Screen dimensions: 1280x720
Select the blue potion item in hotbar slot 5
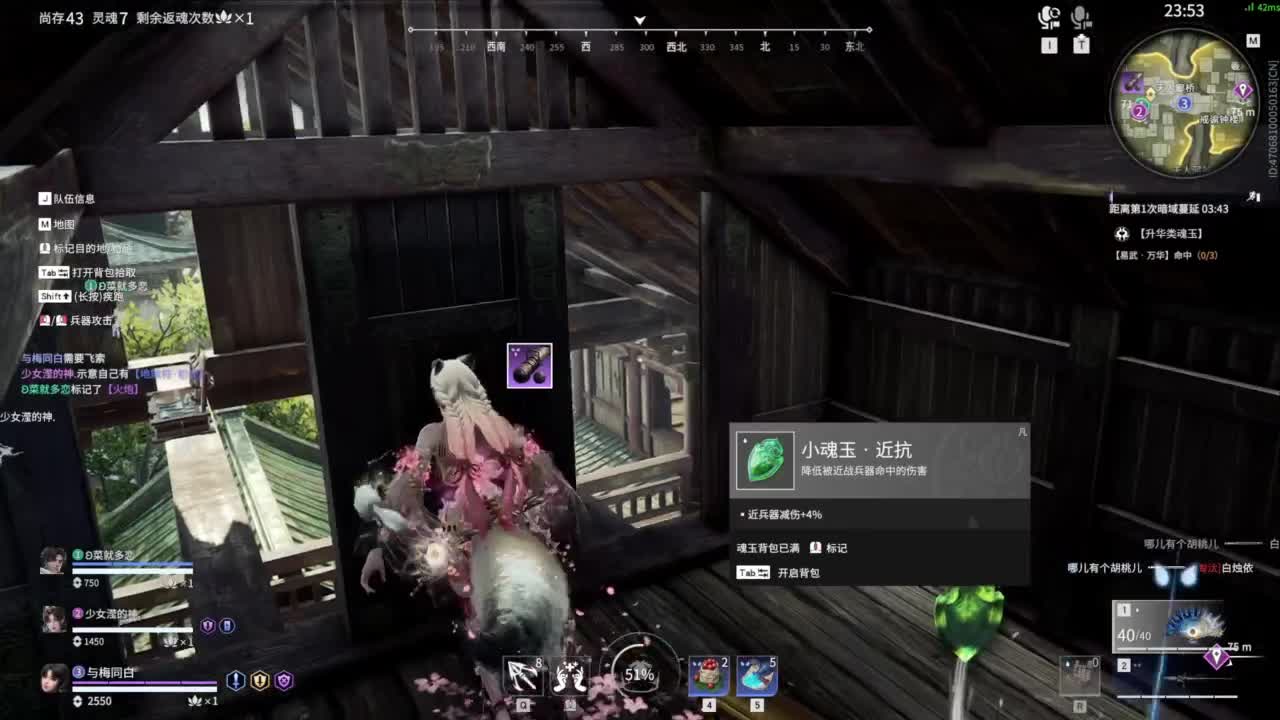click(x=758, y=676)
